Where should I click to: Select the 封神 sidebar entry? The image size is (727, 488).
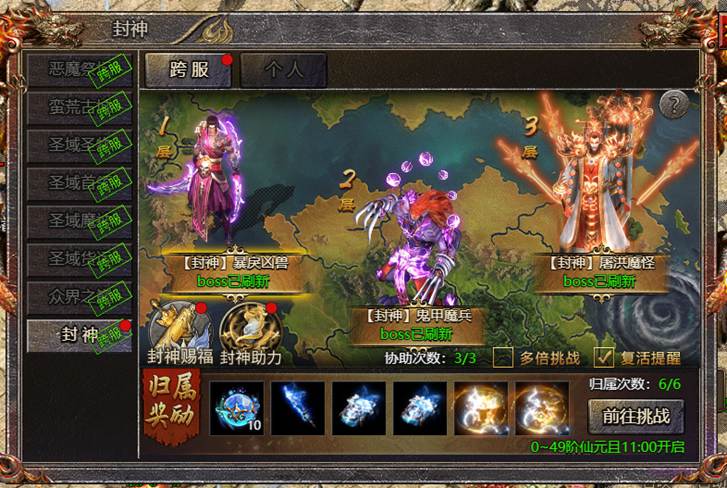click(78, 335)
